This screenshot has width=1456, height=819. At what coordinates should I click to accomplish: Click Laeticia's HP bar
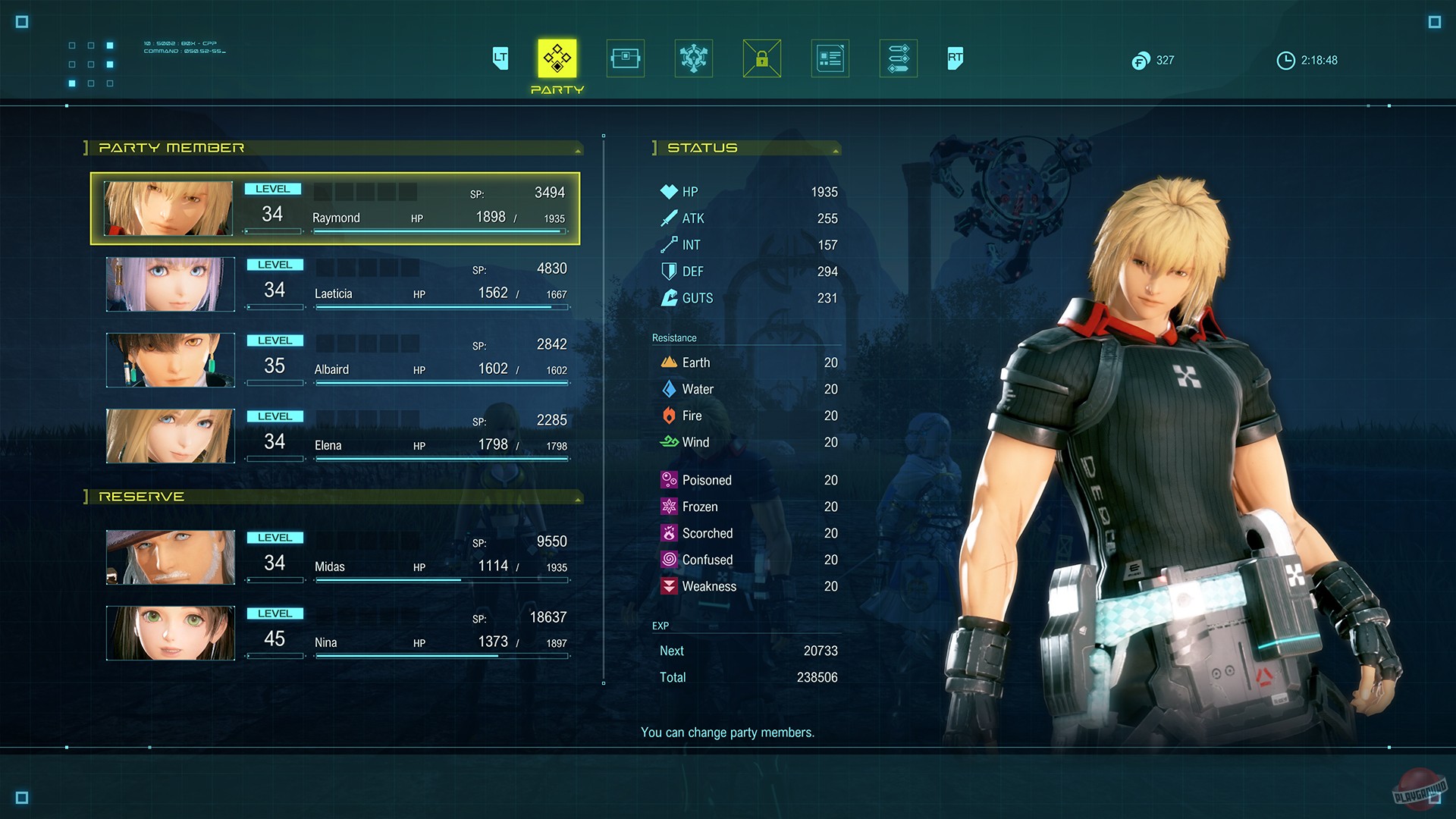440,308
